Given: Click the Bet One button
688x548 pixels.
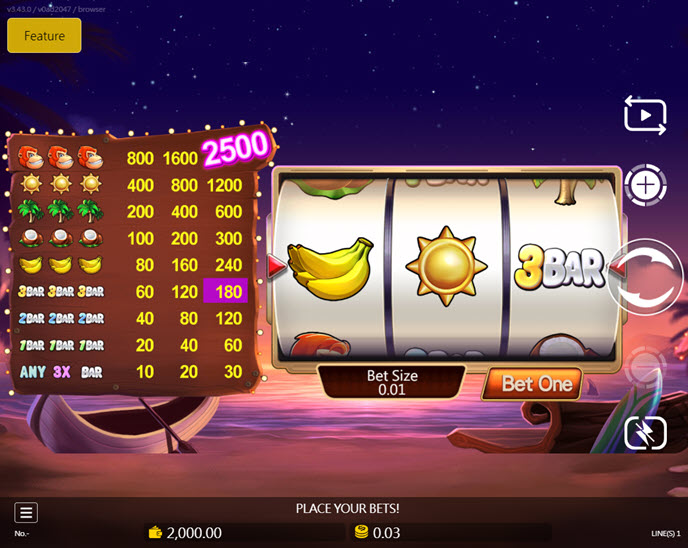Looking at the screenshot, I should coord(536,384).
